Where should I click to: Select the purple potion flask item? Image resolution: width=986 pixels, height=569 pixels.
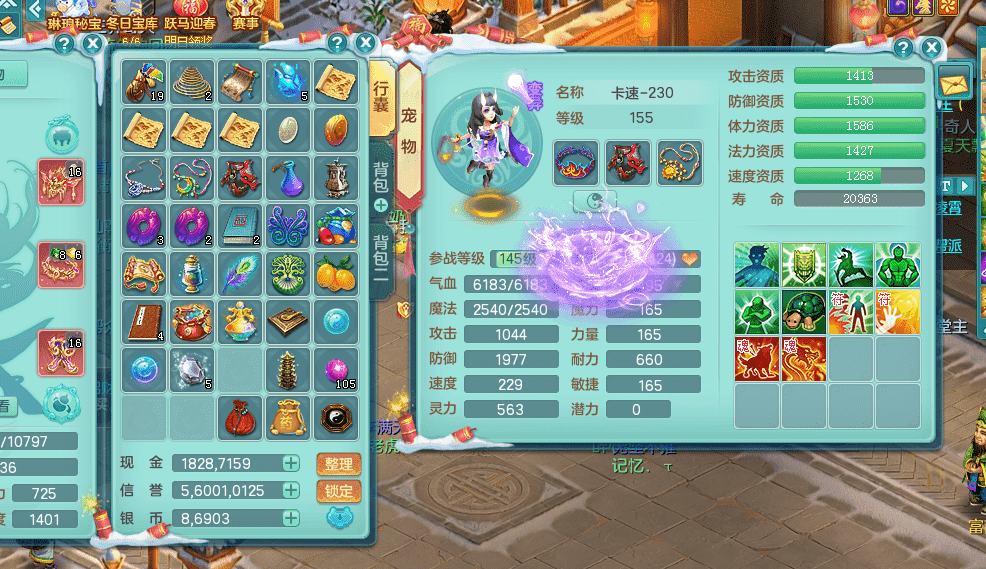pyautogui.click(x=290, y=177)
